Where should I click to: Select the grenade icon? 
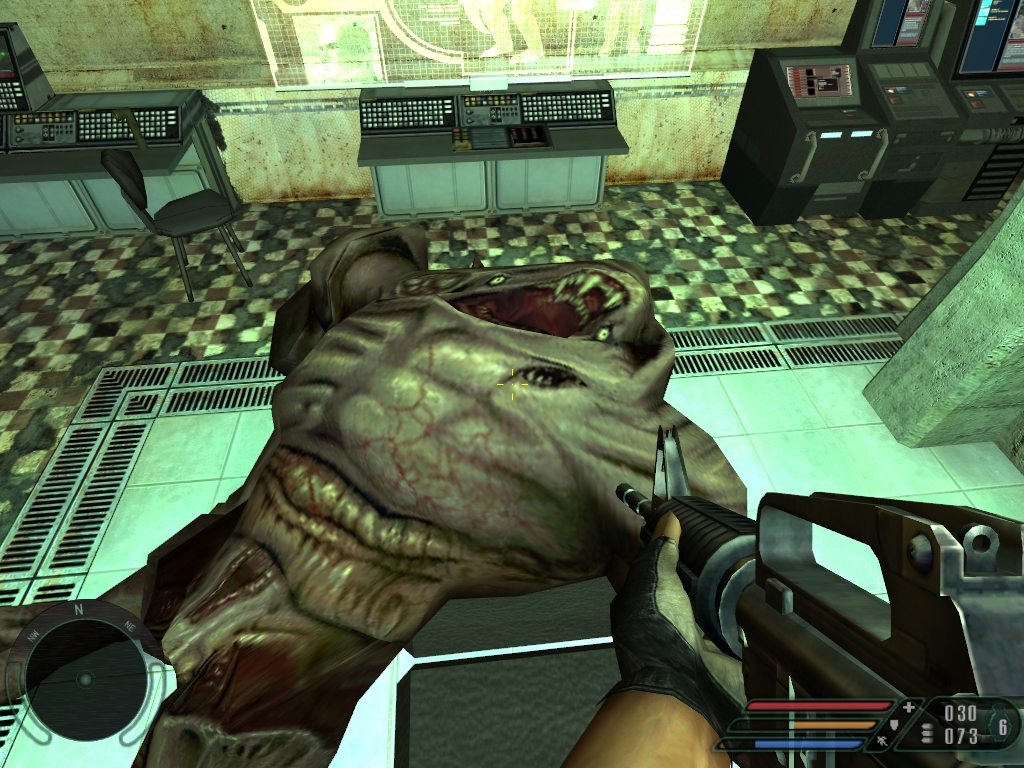click(x=1001, y=727)
